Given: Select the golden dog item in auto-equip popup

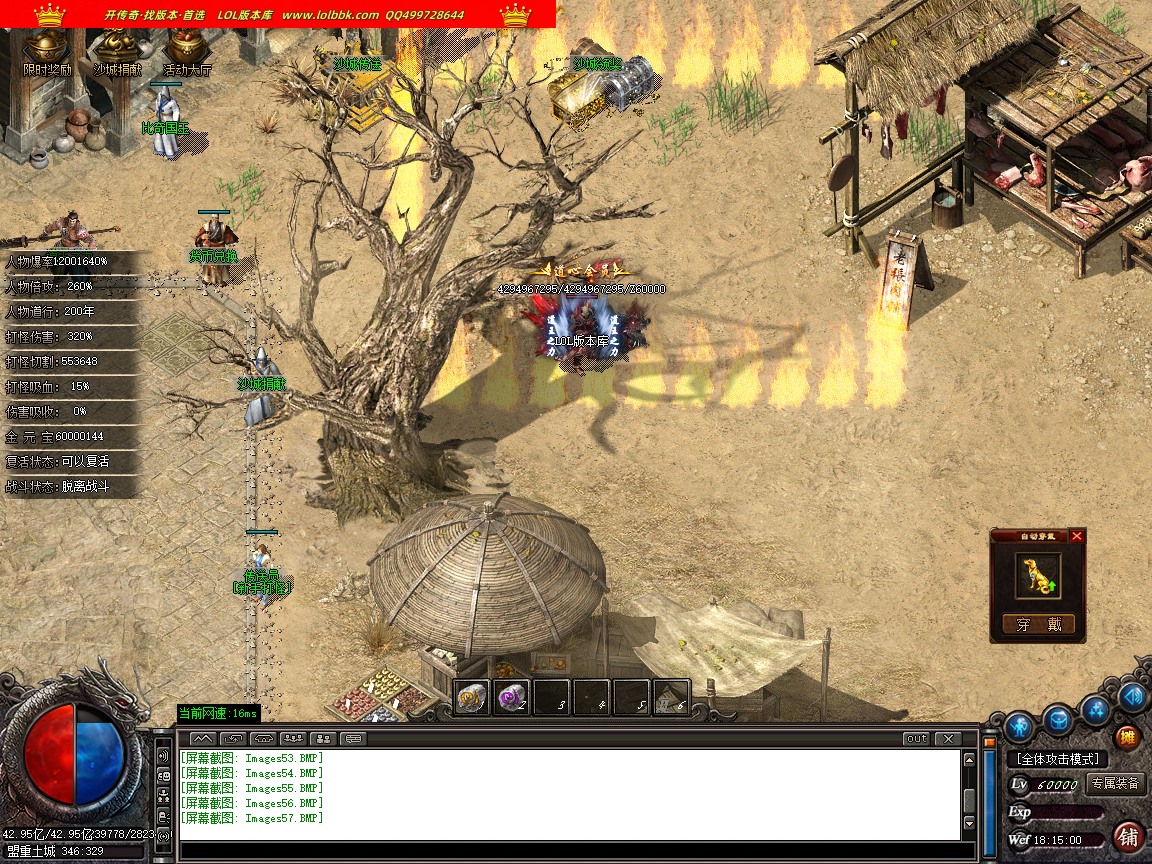Looking at the screenshot, I should [x=1038, y=576].
